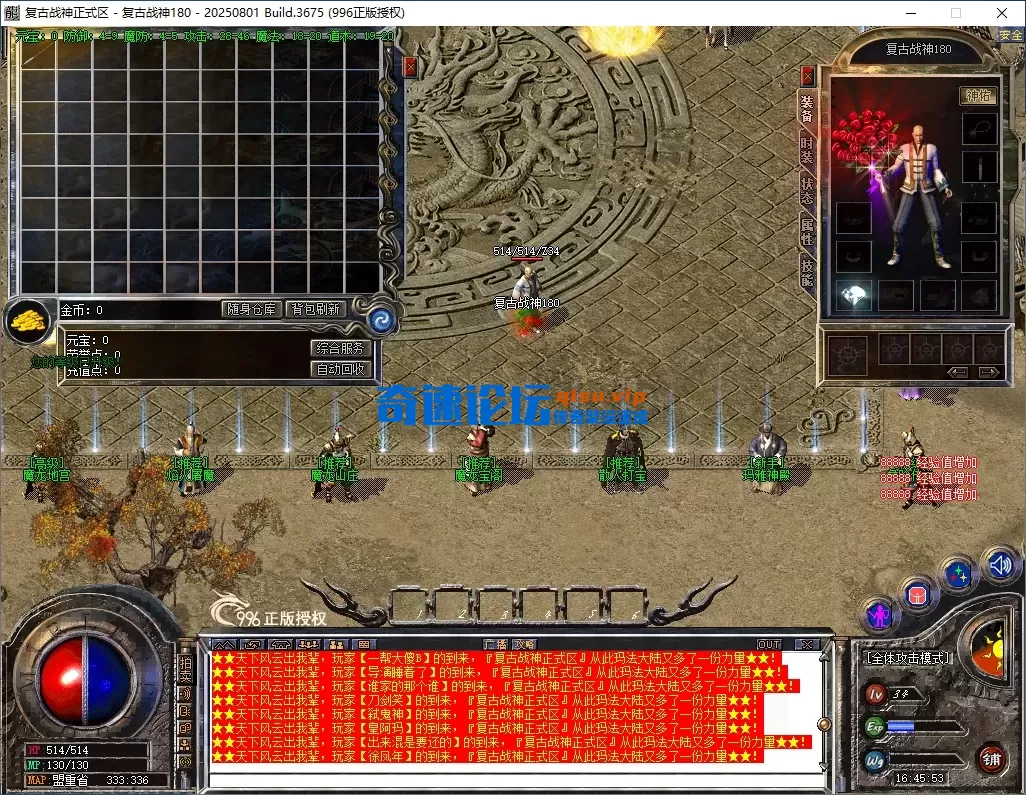Maximize the game window
1026x795 pixels.
coord(955,13)
